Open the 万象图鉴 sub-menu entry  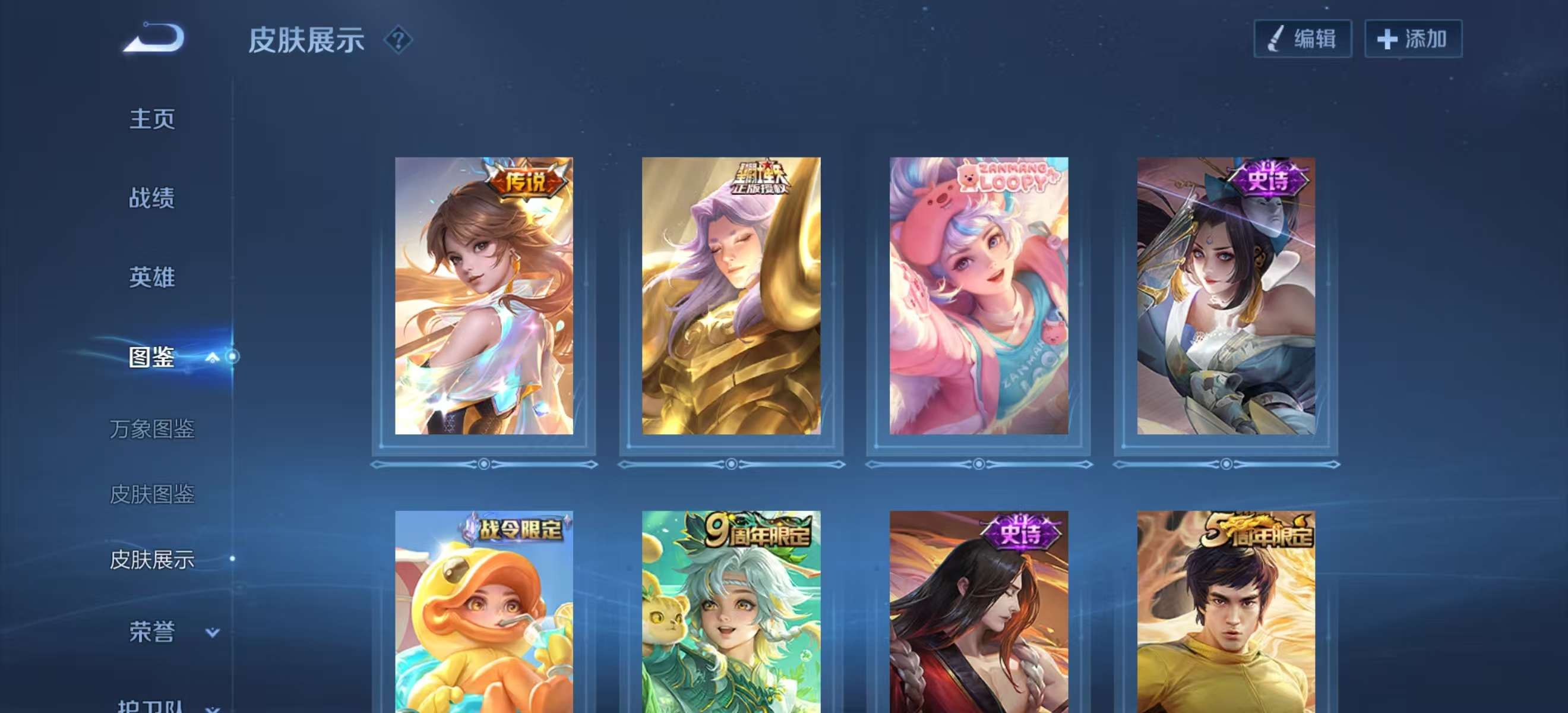[x=152, y=429]
